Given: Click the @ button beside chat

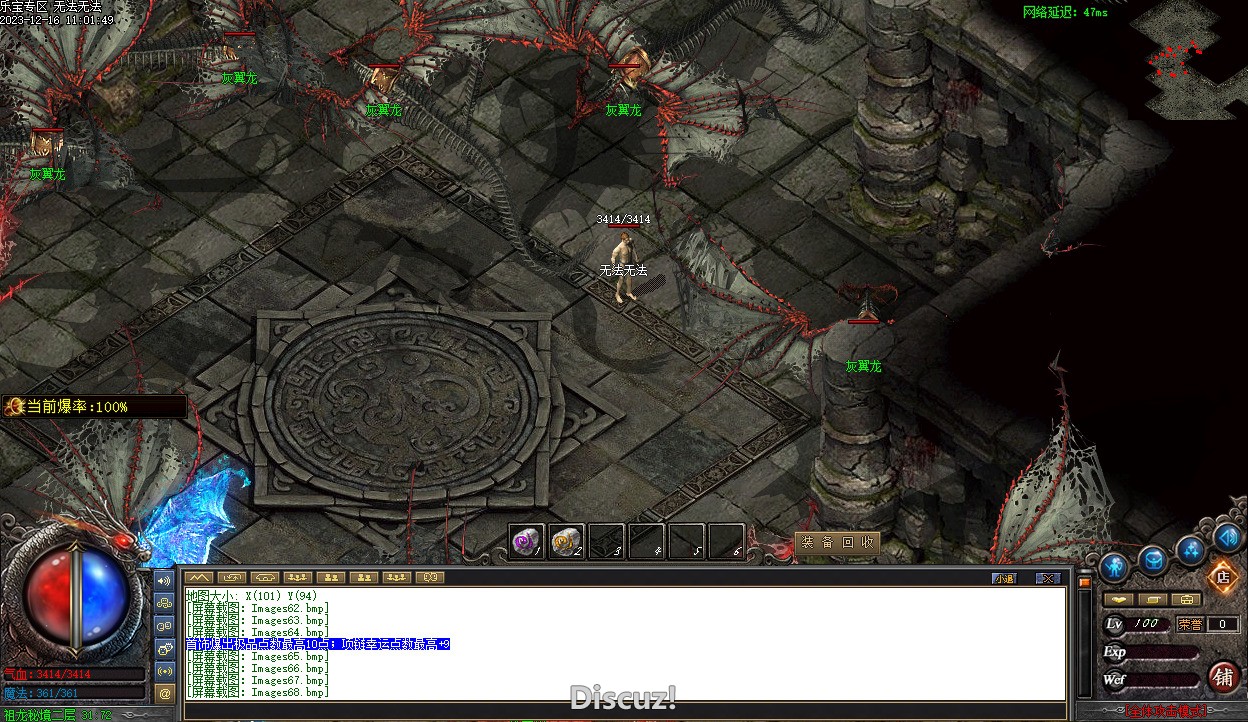Looking at the screenshot, I should pos(166,692).
